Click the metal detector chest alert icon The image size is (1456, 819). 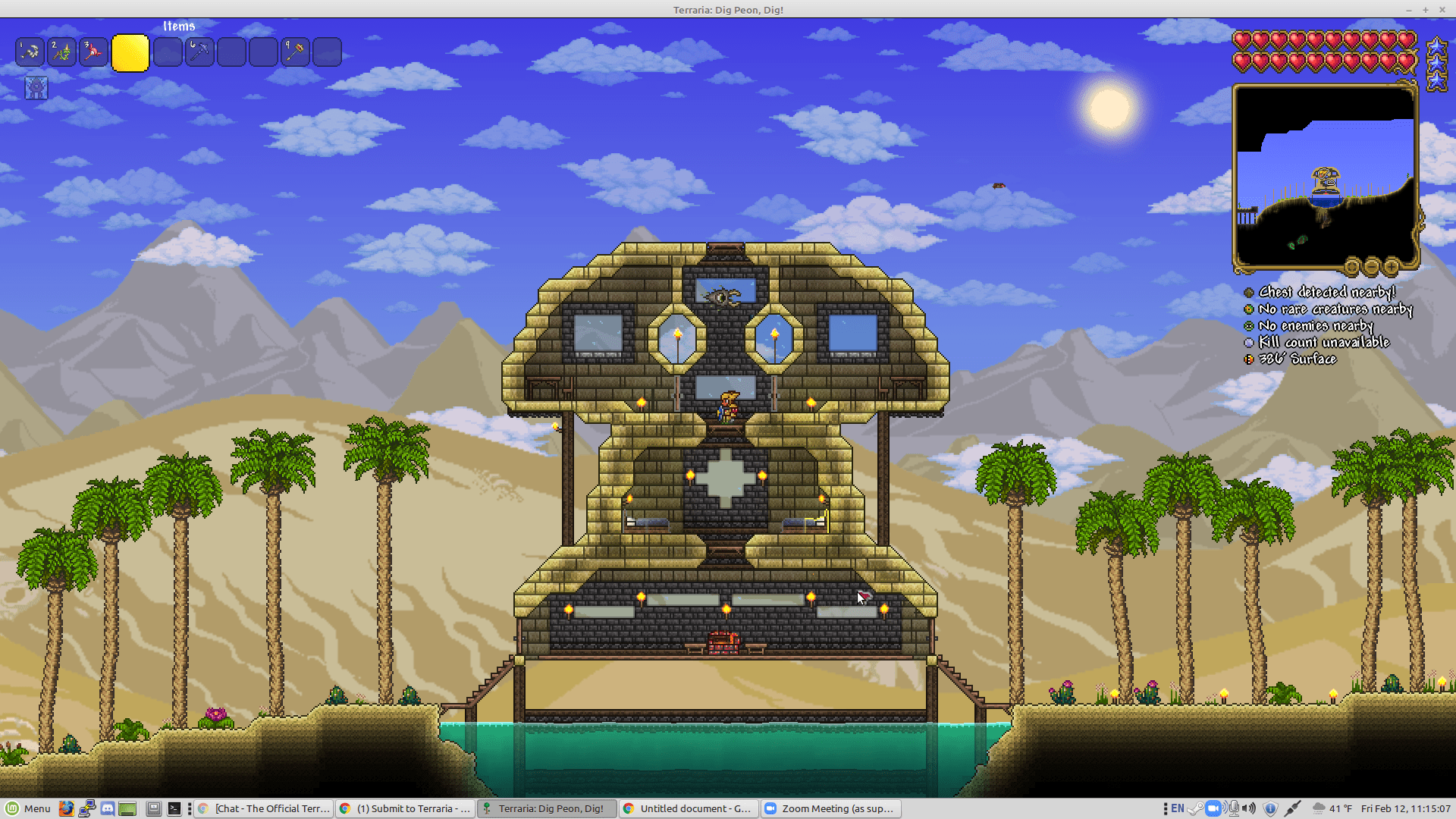pyautogui.click(x=1248, y=292)
